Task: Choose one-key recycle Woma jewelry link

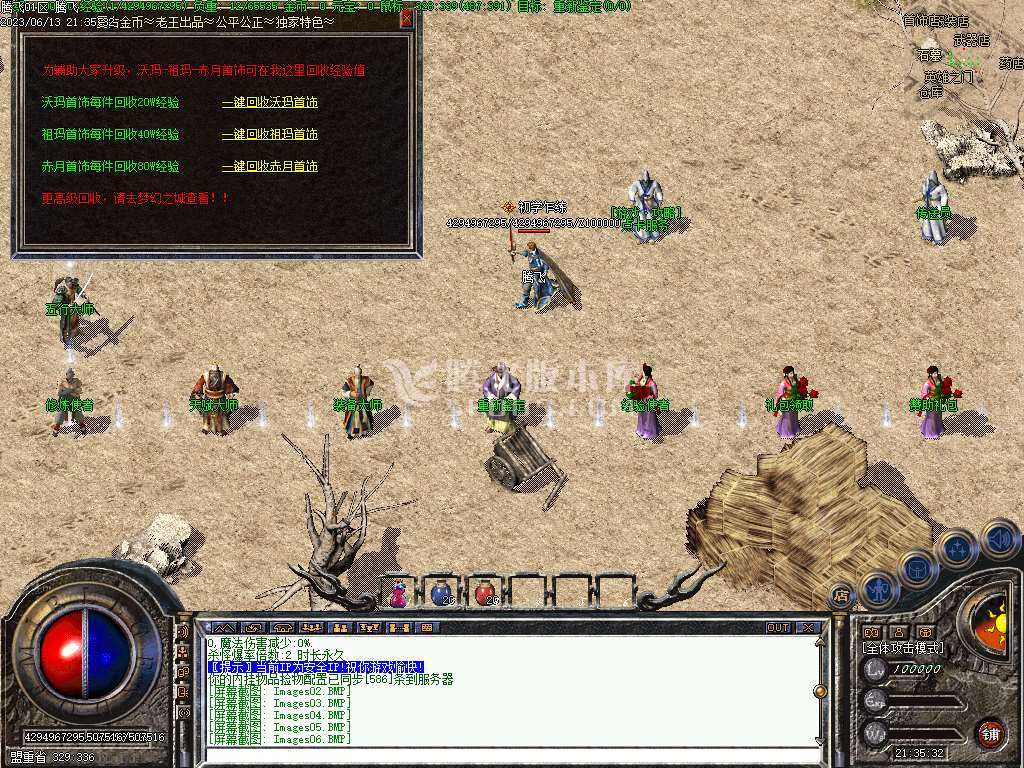Action: [x=270, y=102]
